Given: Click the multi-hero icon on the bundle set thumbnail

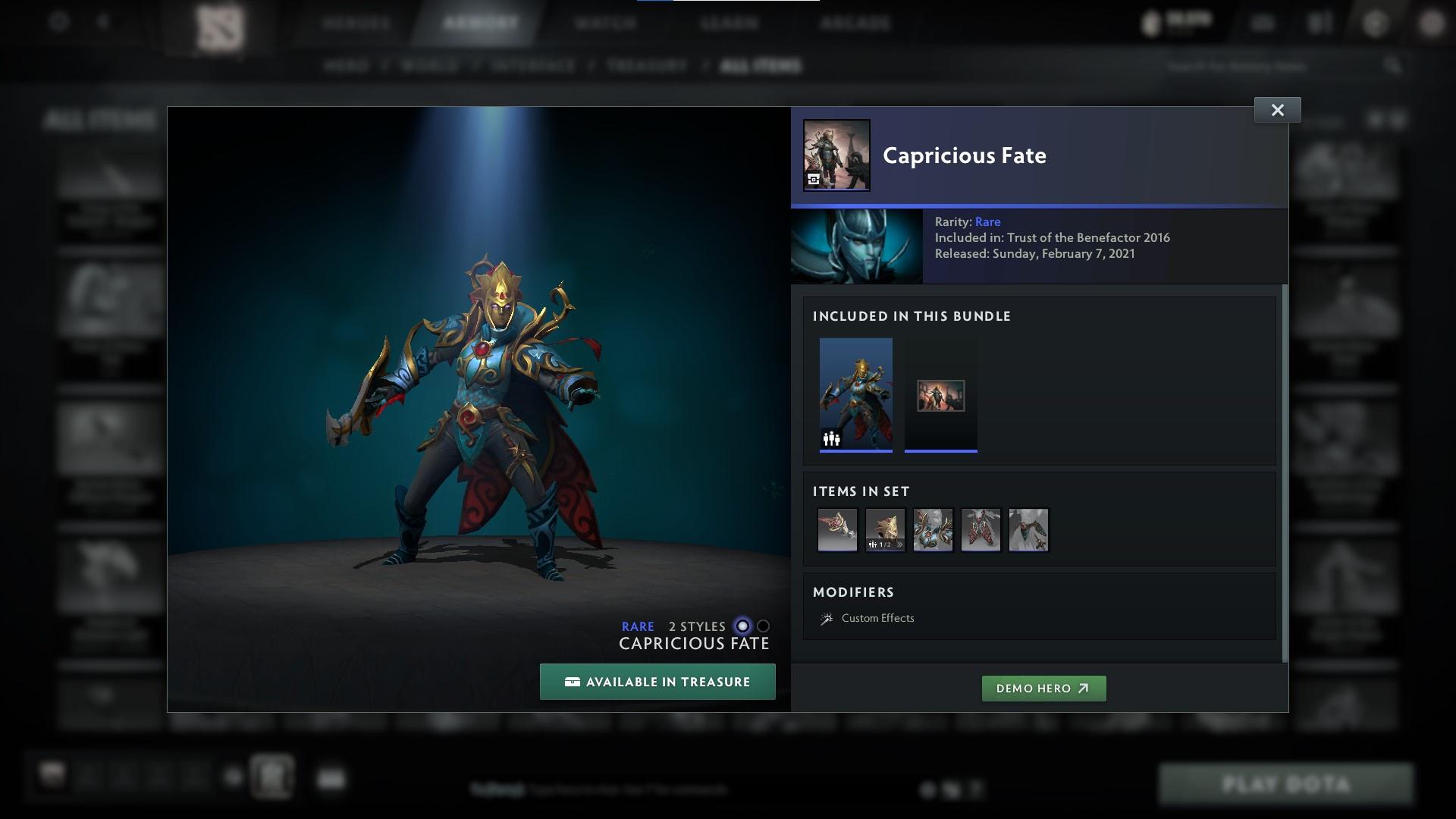Looking at the screenshot, I should [830, 438].
